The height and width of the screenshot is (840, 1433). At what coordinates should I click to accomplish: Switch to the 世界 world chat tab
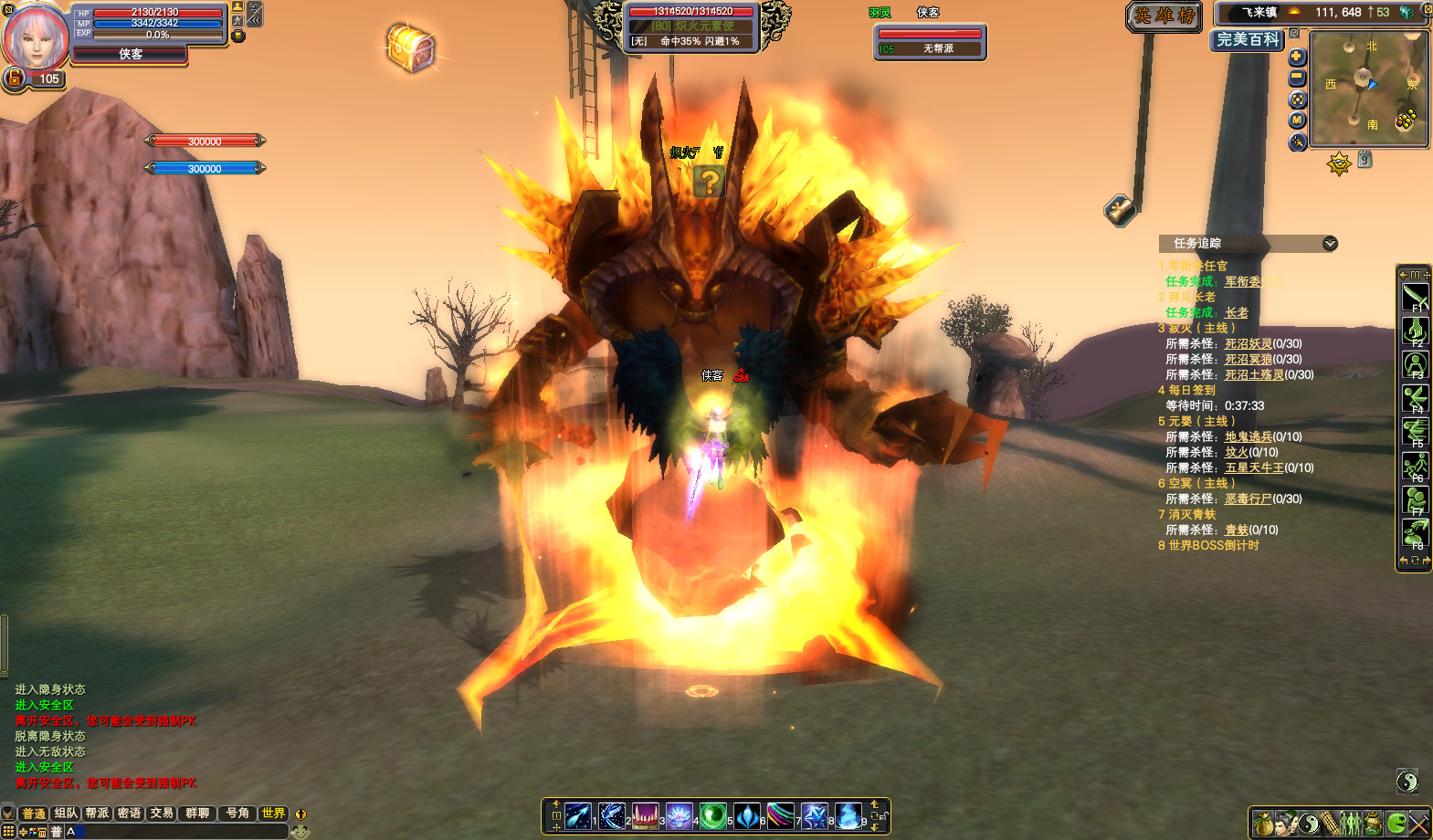point(273,814)
